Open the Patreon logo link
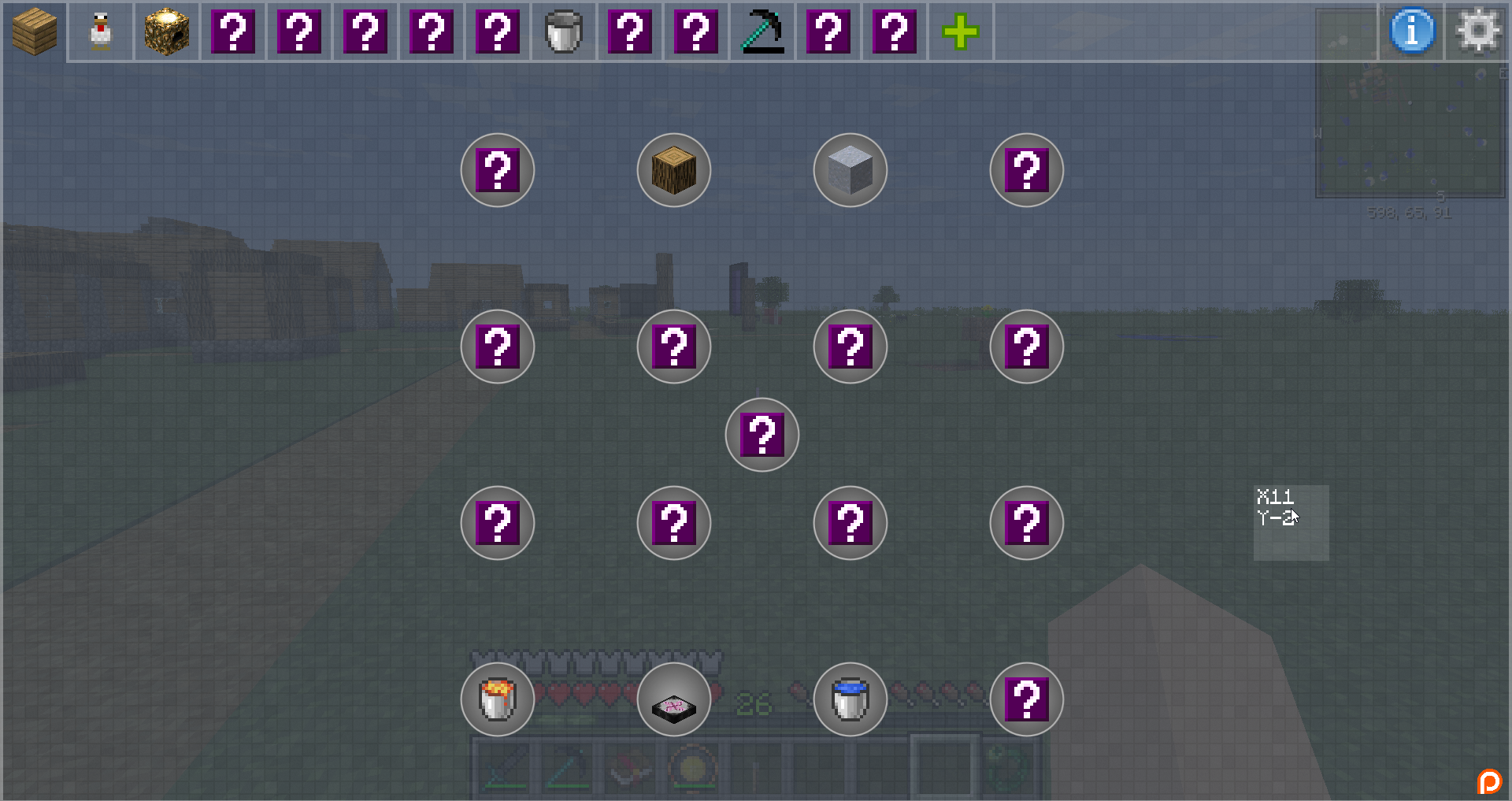 point(1489,781)
